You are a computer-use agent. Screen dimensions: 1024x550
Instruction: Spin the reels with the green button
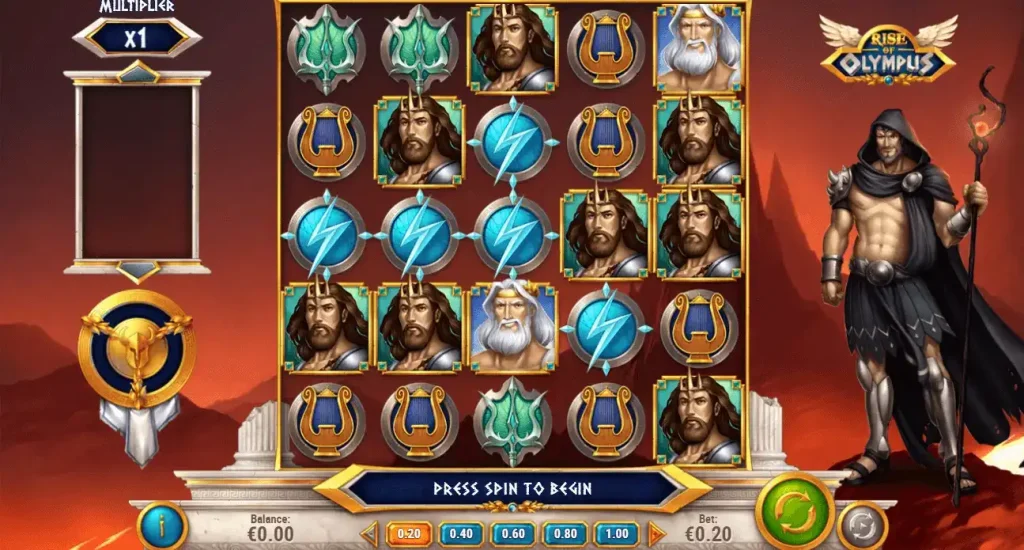click(x=794, y=509)
